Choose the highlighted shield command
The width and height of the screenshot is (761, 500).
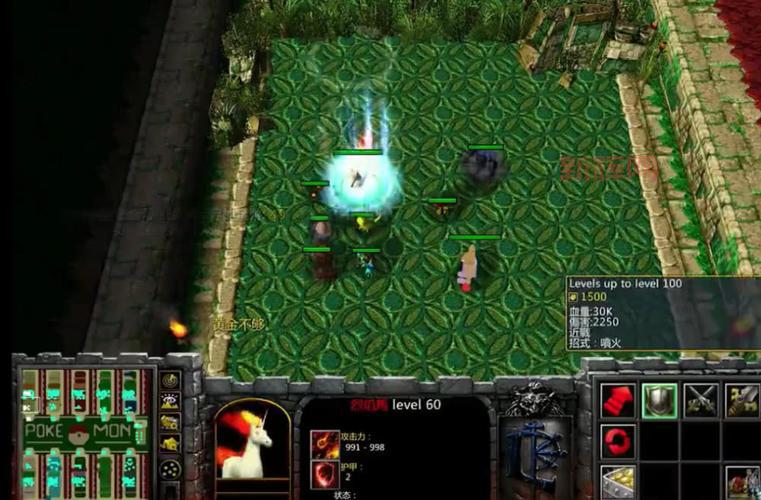coord(660,400)
